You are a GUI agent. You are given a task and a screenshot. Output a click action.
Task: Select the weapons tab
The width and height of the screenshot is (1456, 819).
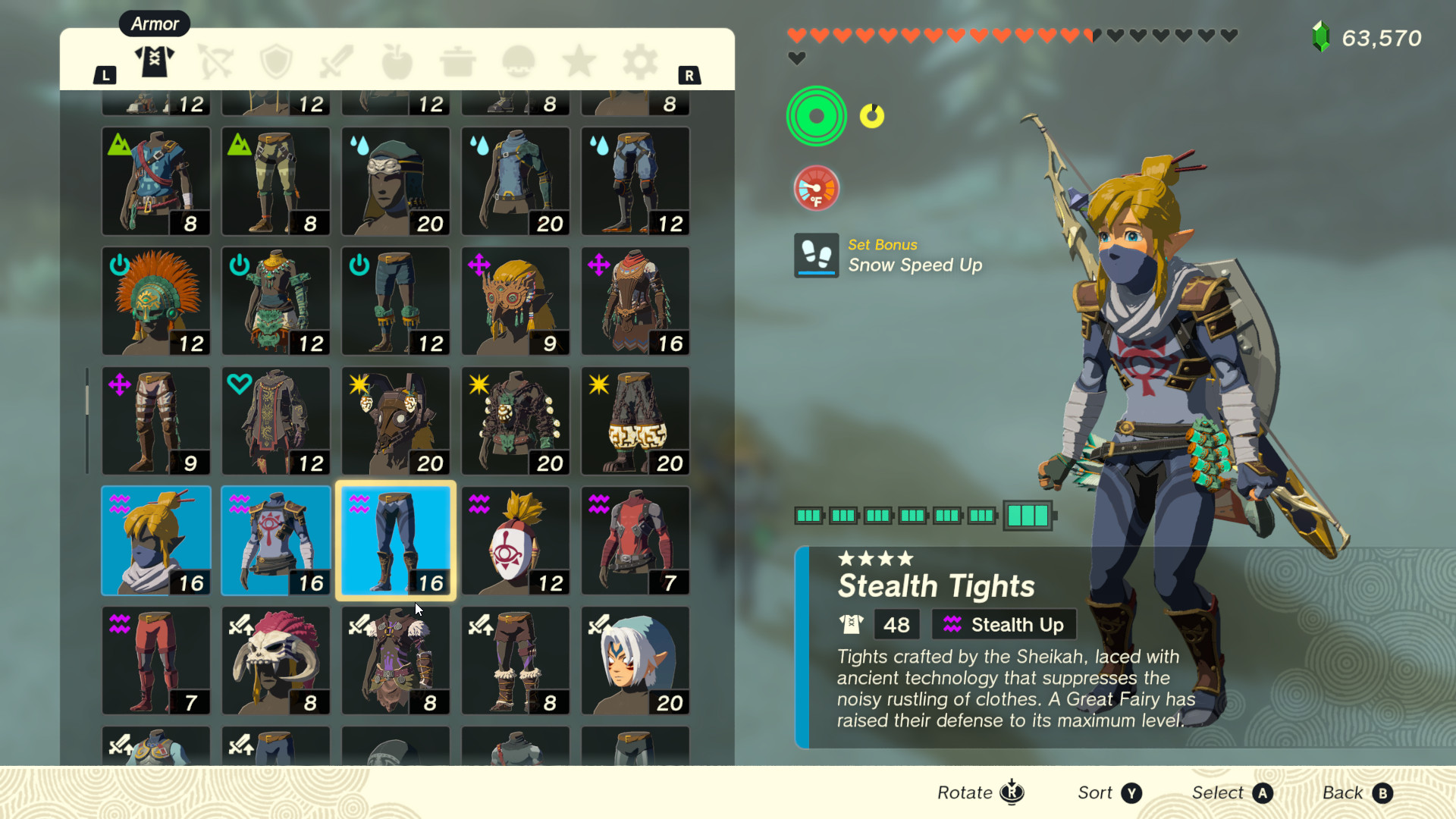pyautogui.click(x=337, y=61)
